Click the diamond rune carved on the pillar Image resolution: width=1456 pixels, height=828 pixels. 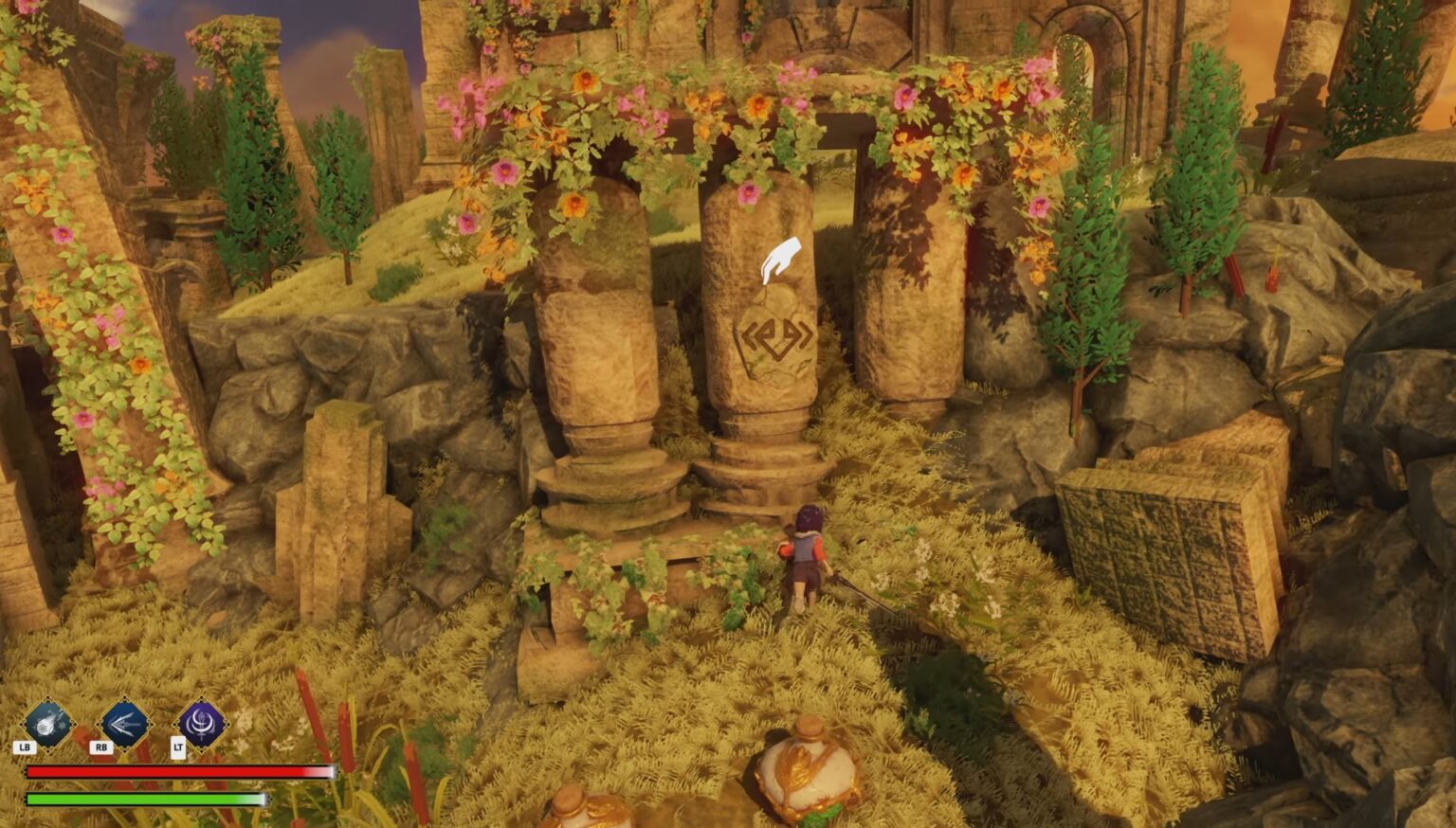click(x=777, y=337)
